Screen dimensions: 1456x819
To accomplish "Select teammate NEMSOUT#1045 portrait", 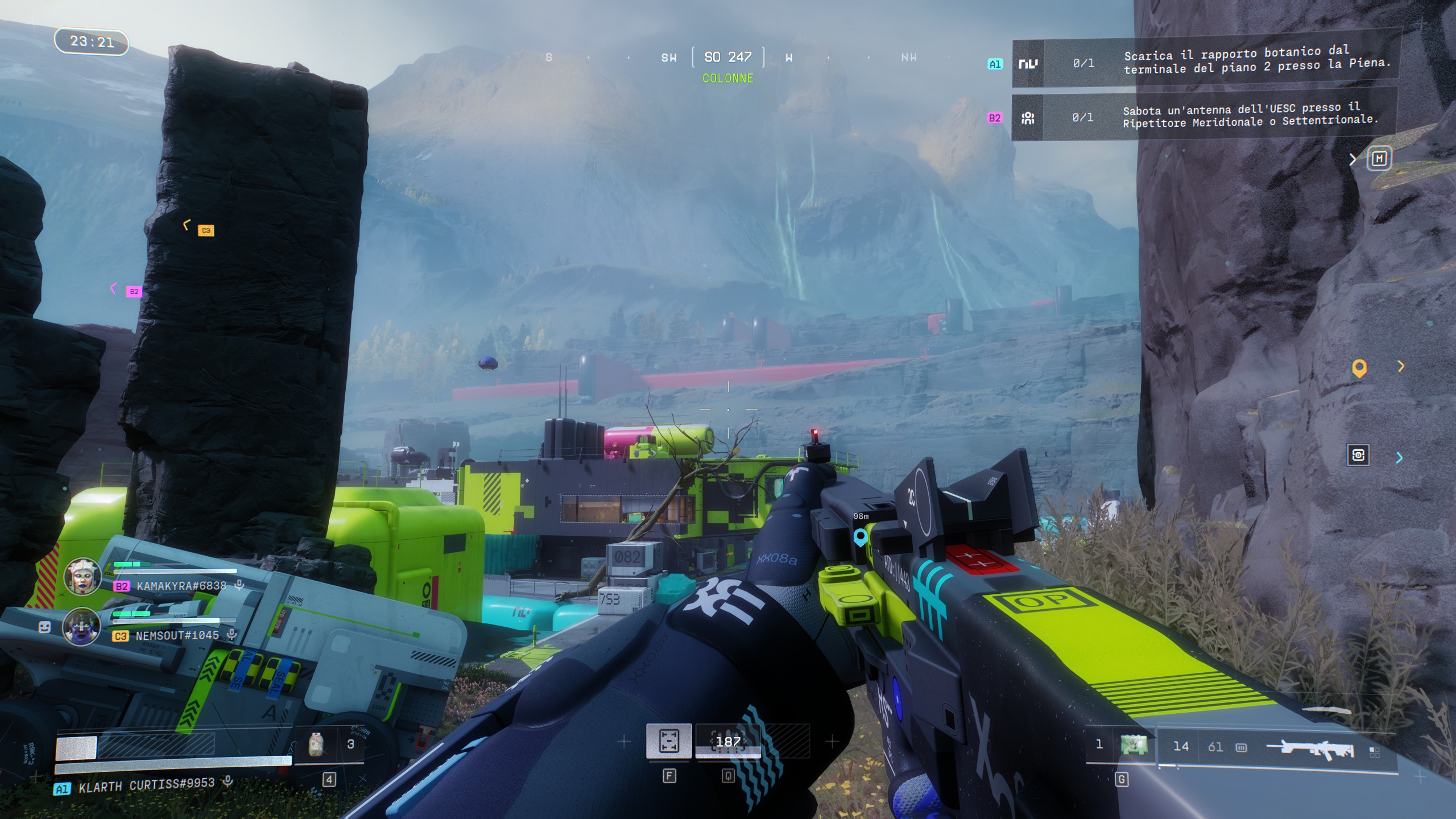I will (82, 626).
